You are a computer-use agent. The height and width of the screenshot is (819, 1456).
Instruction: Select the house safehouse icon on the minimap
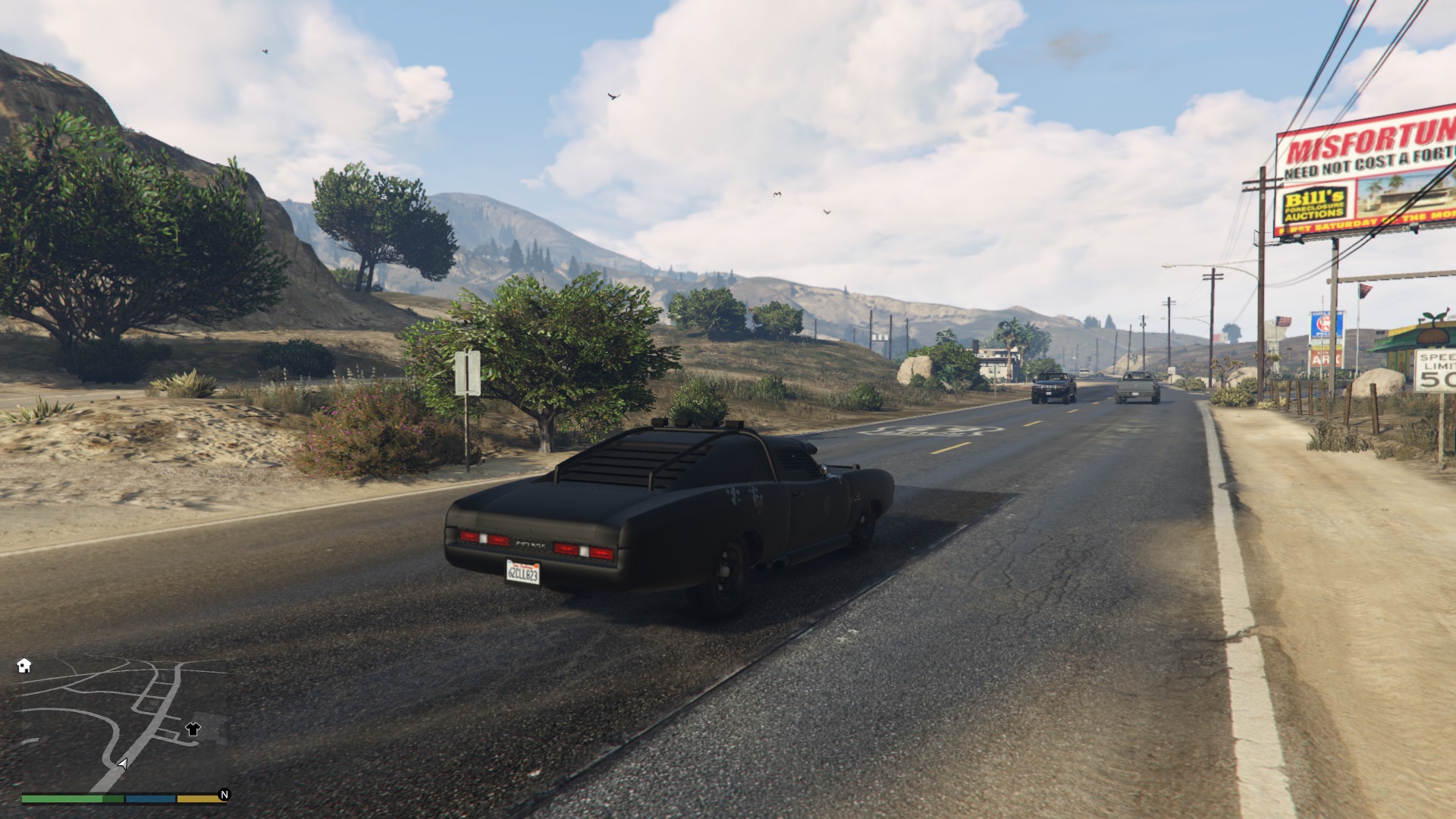click(24, 665)
